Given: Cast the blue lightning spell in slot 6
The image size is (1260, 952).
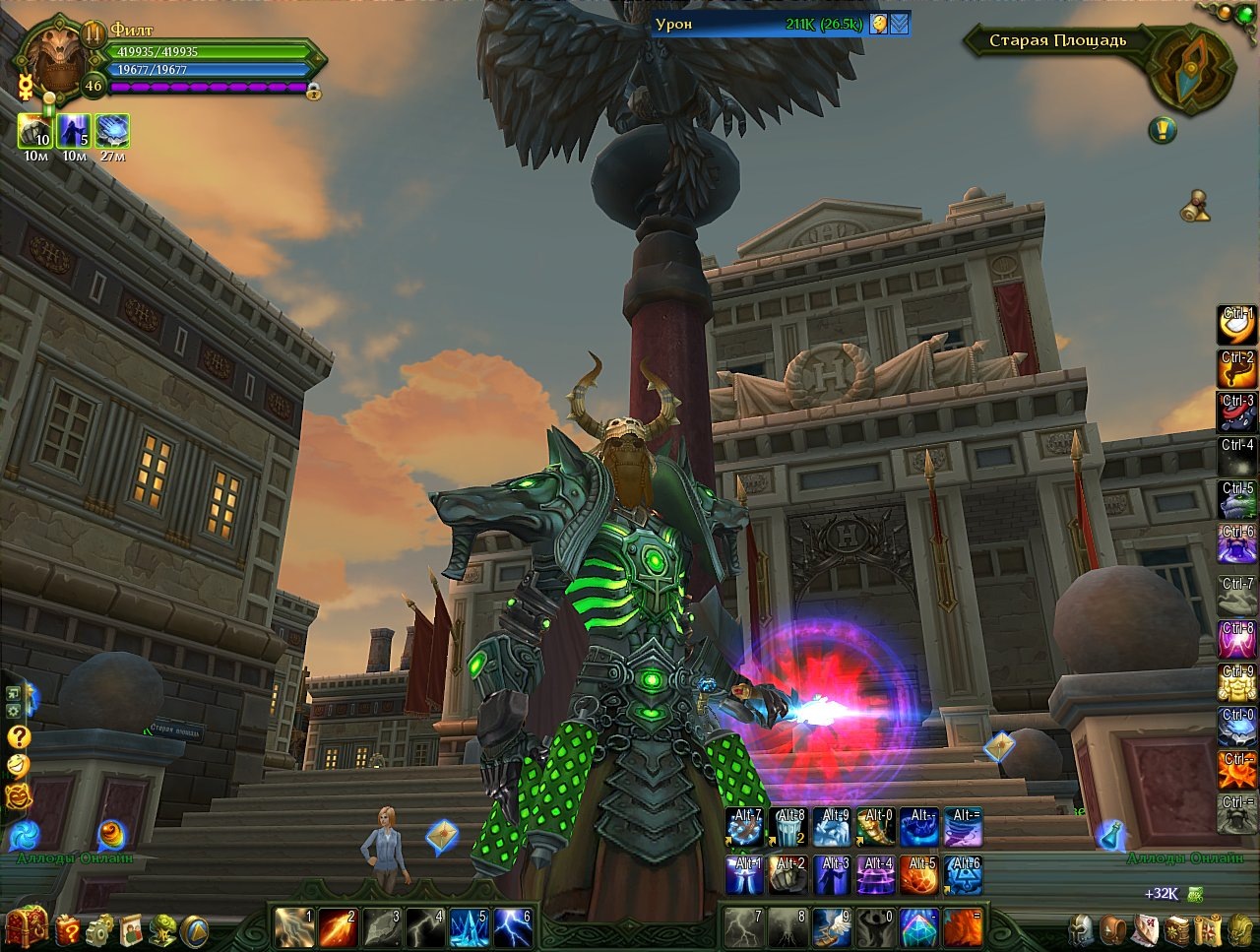Looking at the screenshot, I should (x=513, y=927).
